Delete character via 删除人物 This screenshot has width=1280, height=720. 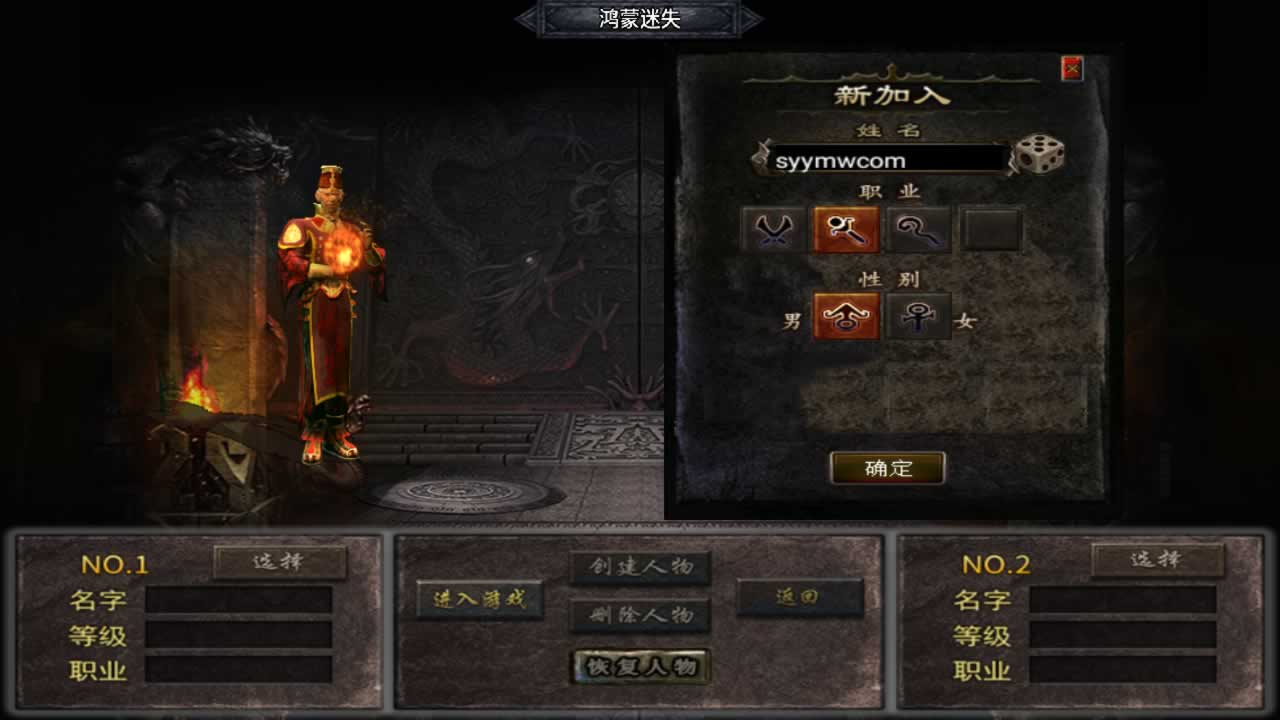coord(640,615)
